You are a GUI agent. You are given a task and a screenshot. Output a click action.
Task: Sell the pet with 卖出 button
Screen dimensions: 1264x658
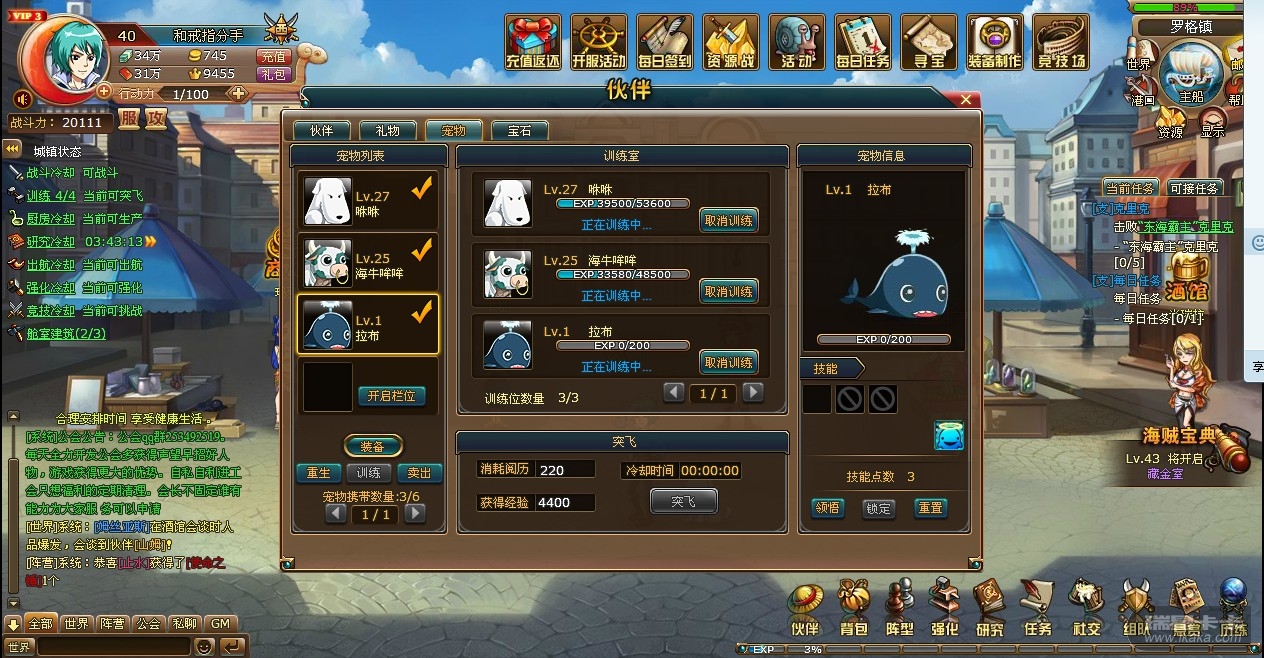[420, 473]
